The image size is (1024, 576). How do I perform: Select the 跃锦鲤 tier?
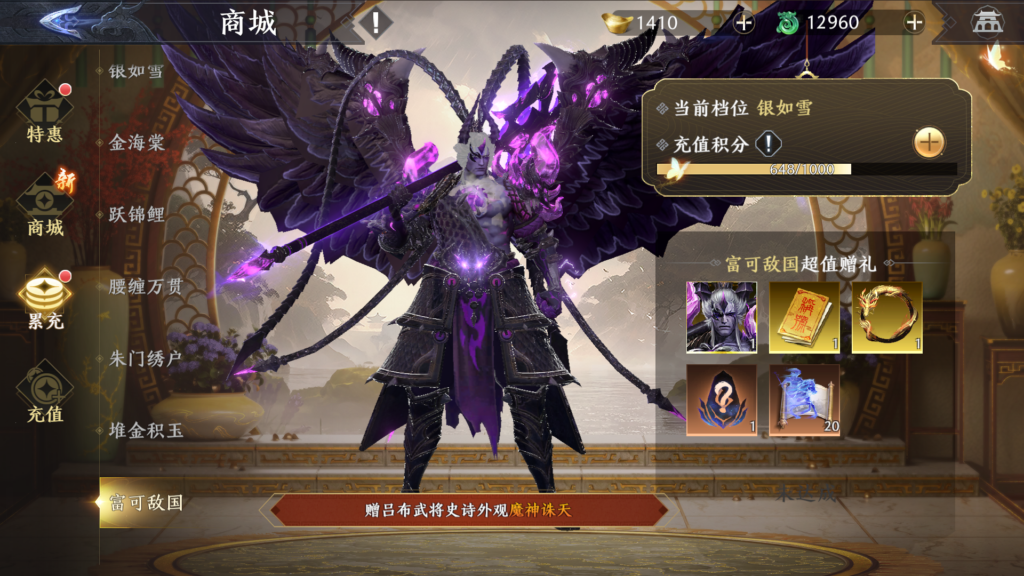click(x=137, y=215)
